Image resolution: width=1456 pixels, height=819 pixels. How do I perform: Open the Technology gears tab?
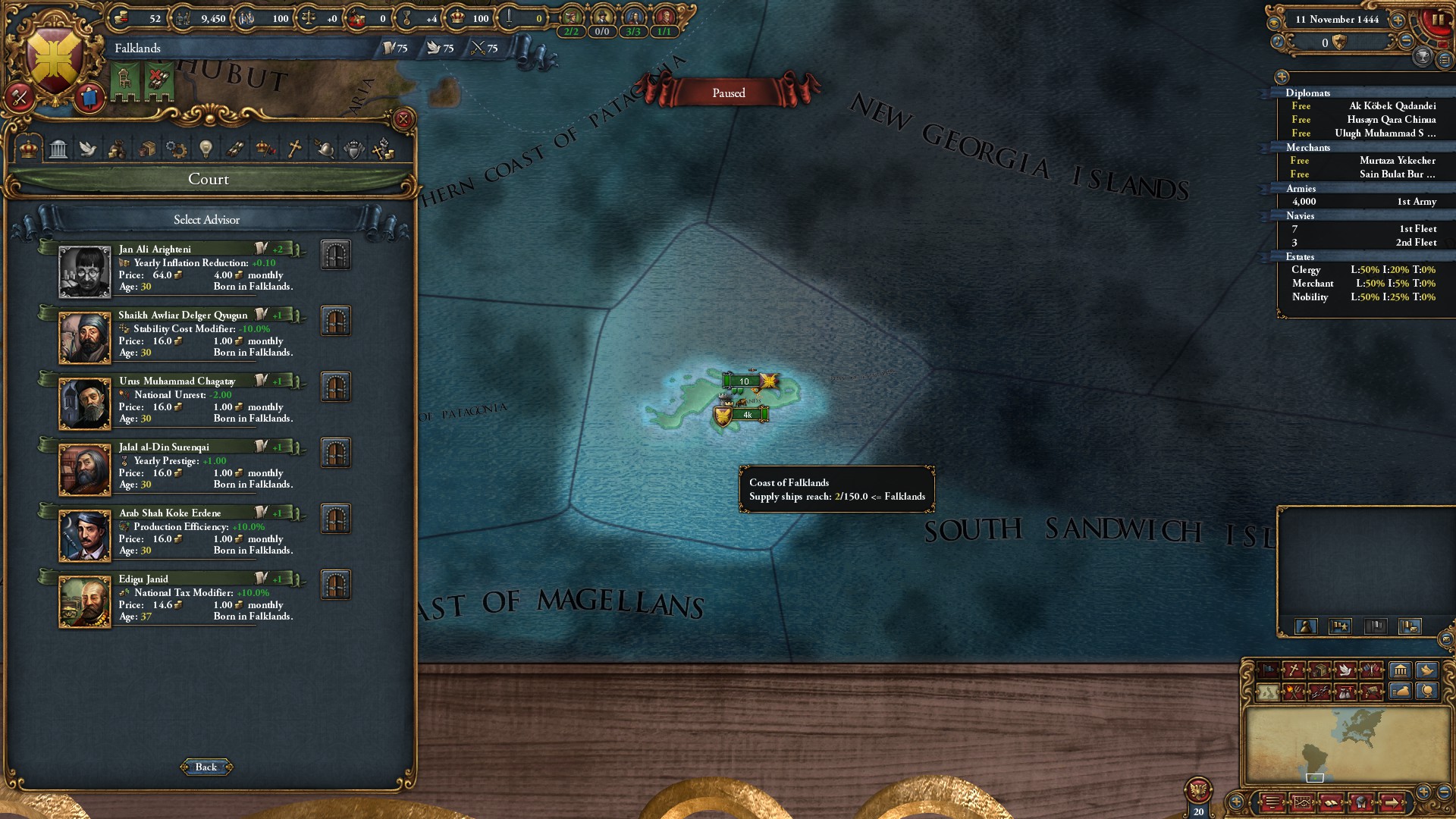pos(176,149)
